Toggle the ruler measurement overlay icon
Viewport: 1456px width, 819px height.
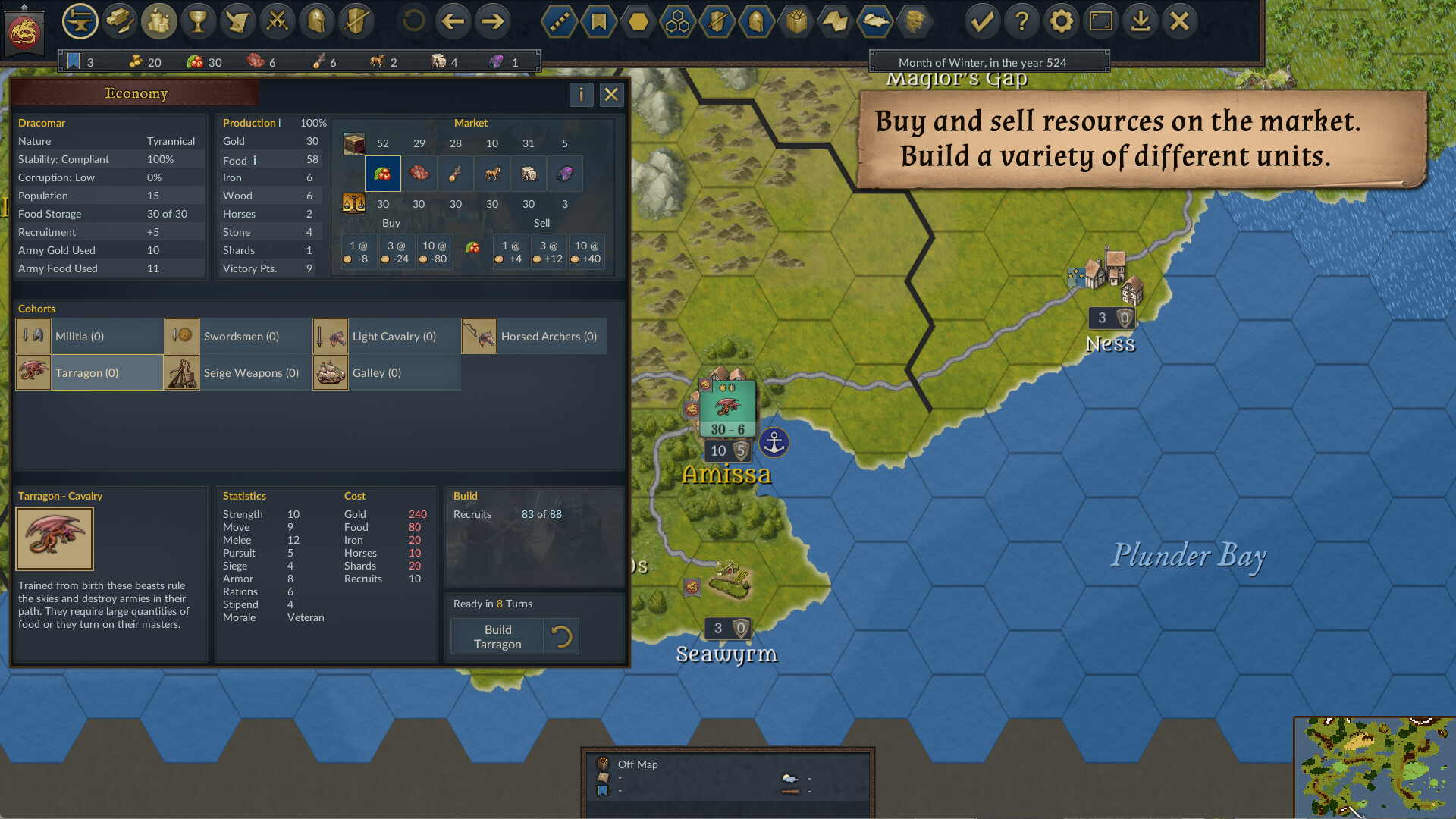[x=559, y=21]
